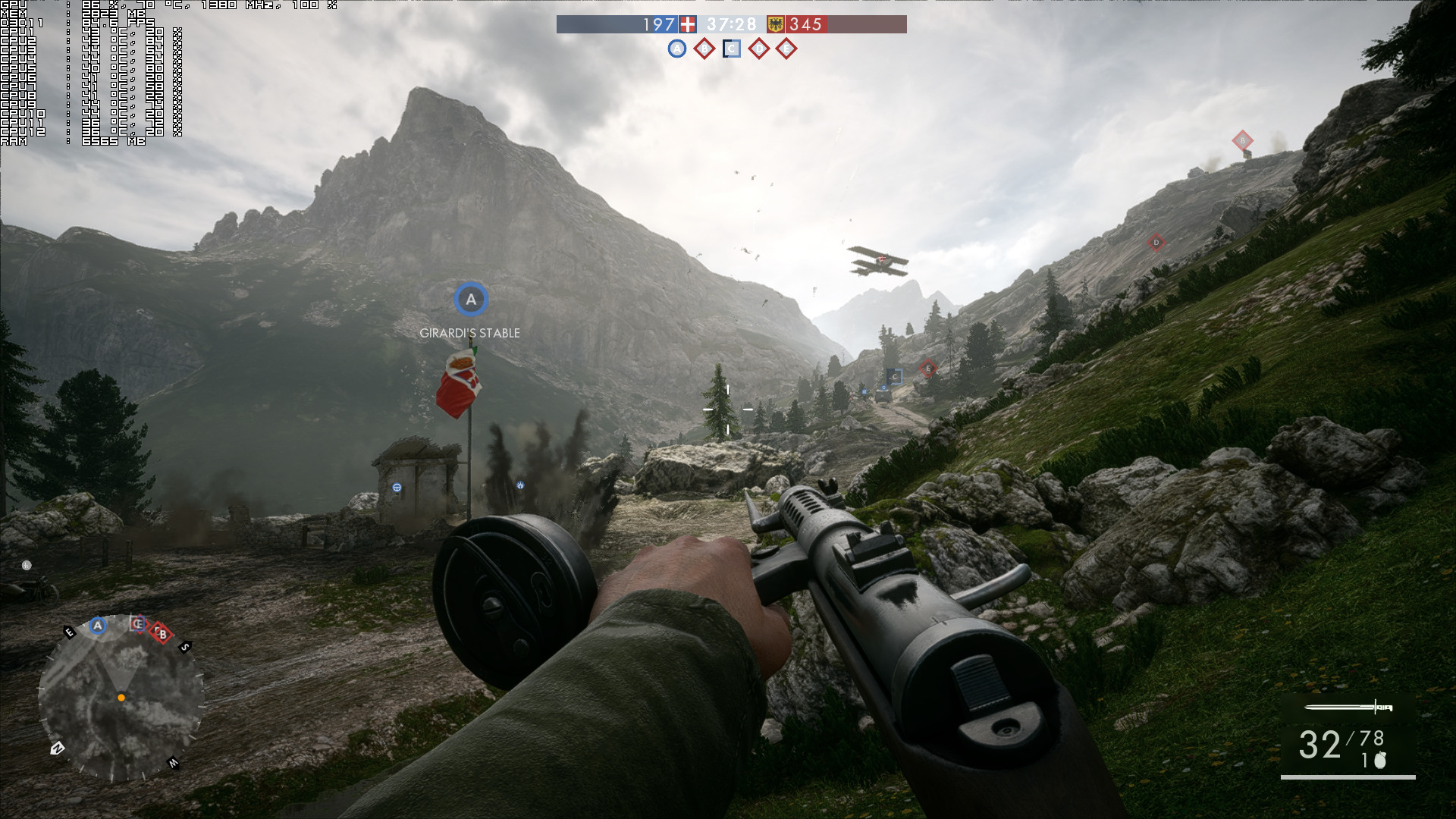The width and height of the screenshot is (1456, 819).
Task: Select the B flag on the minimap edge
Action: pos(162,633)
